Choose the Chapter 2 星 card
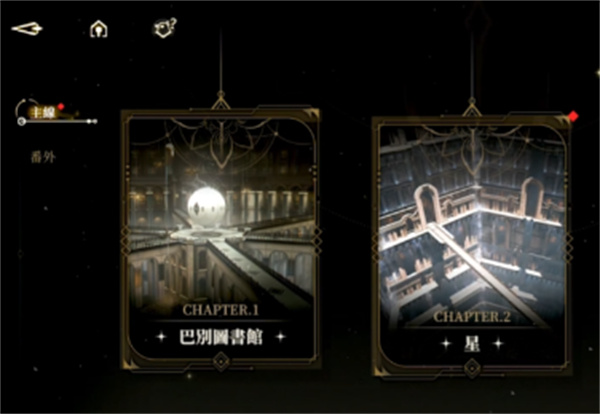The image size is (600, 414). (x=471, y=245)
